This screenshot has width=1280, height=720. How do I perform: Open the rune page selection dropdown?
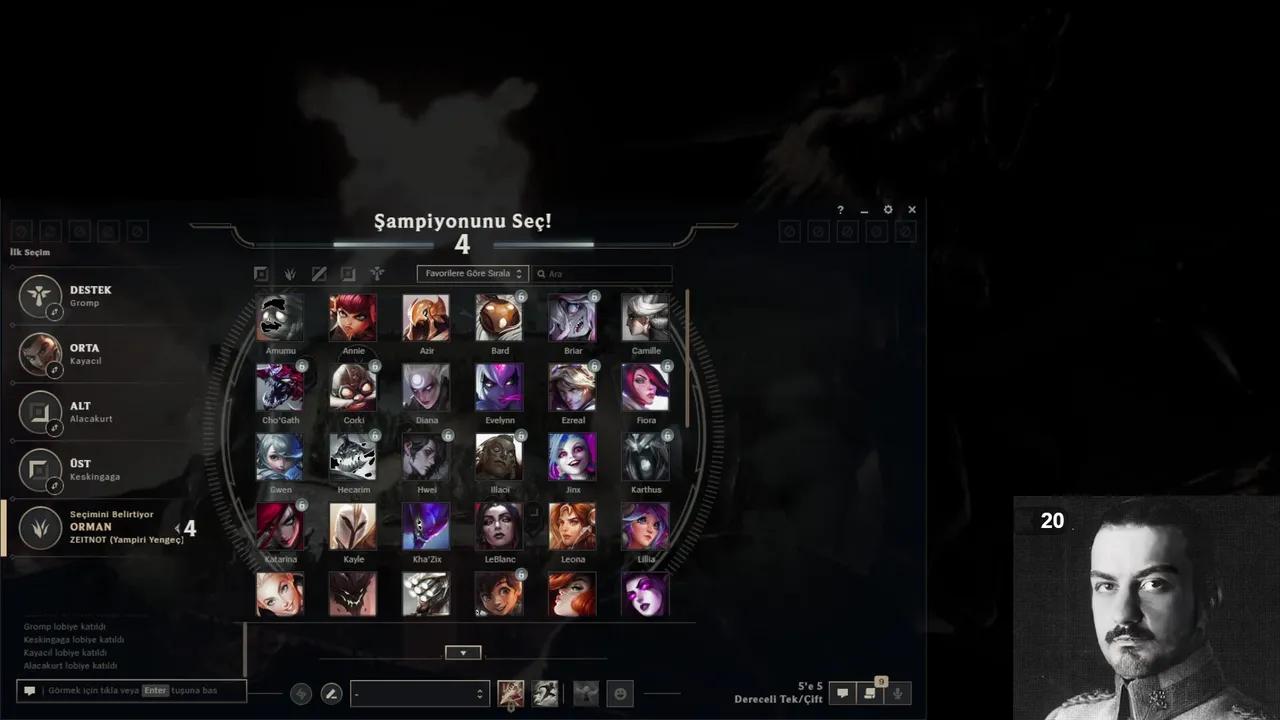420,693
